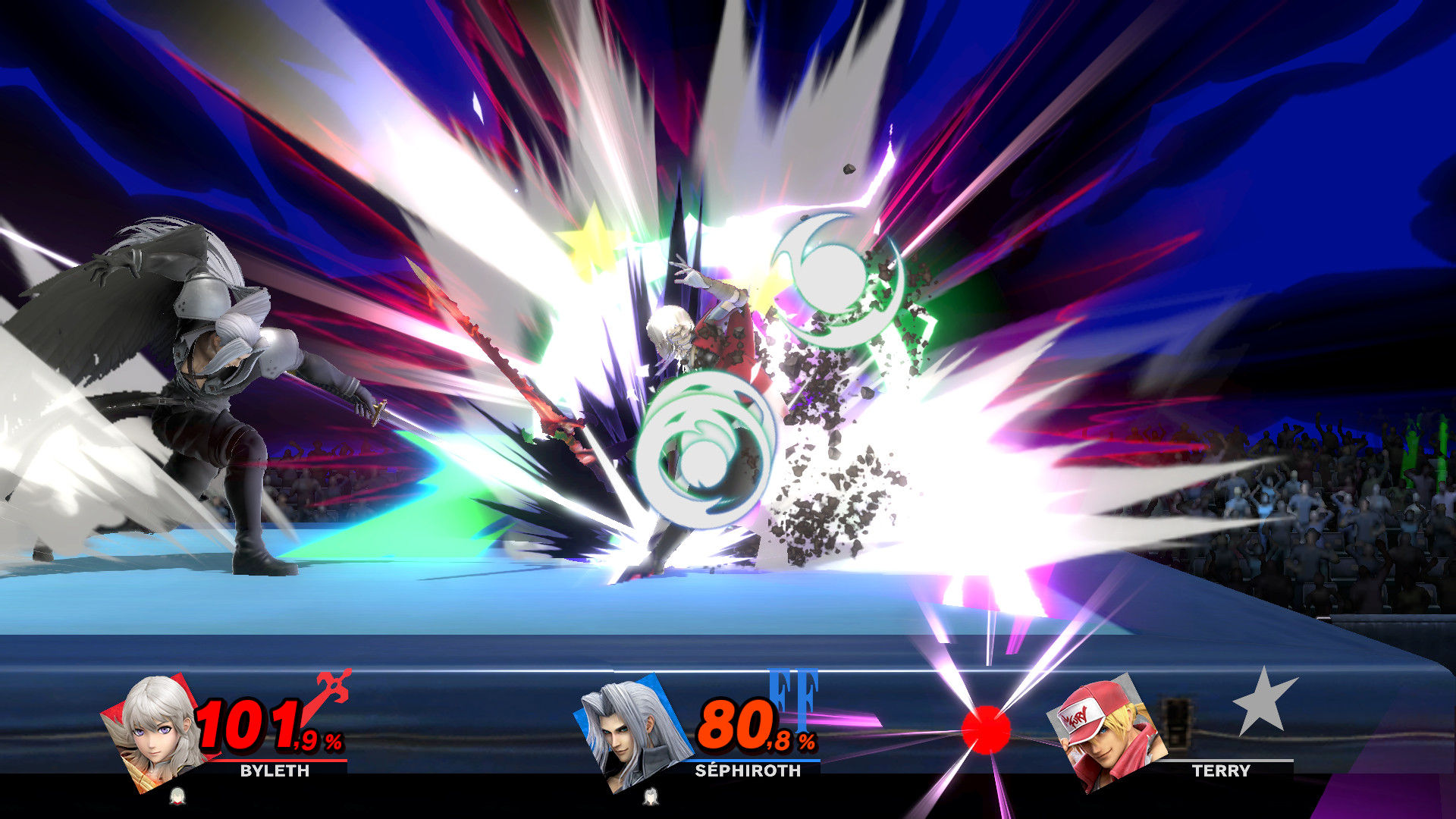Viewport: 1456px width, 819px height.
Task: Click the green shield bubble around the defending fighter
Action: [x=705, y=447]
